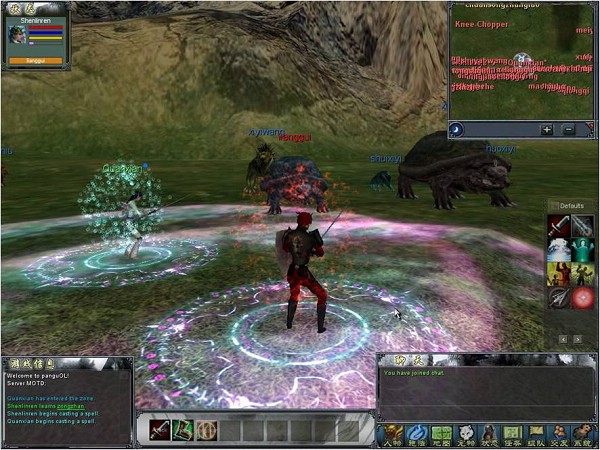
Task: Activate the round shield emblem hotbar slot
Action: click(x=206, y=430)
